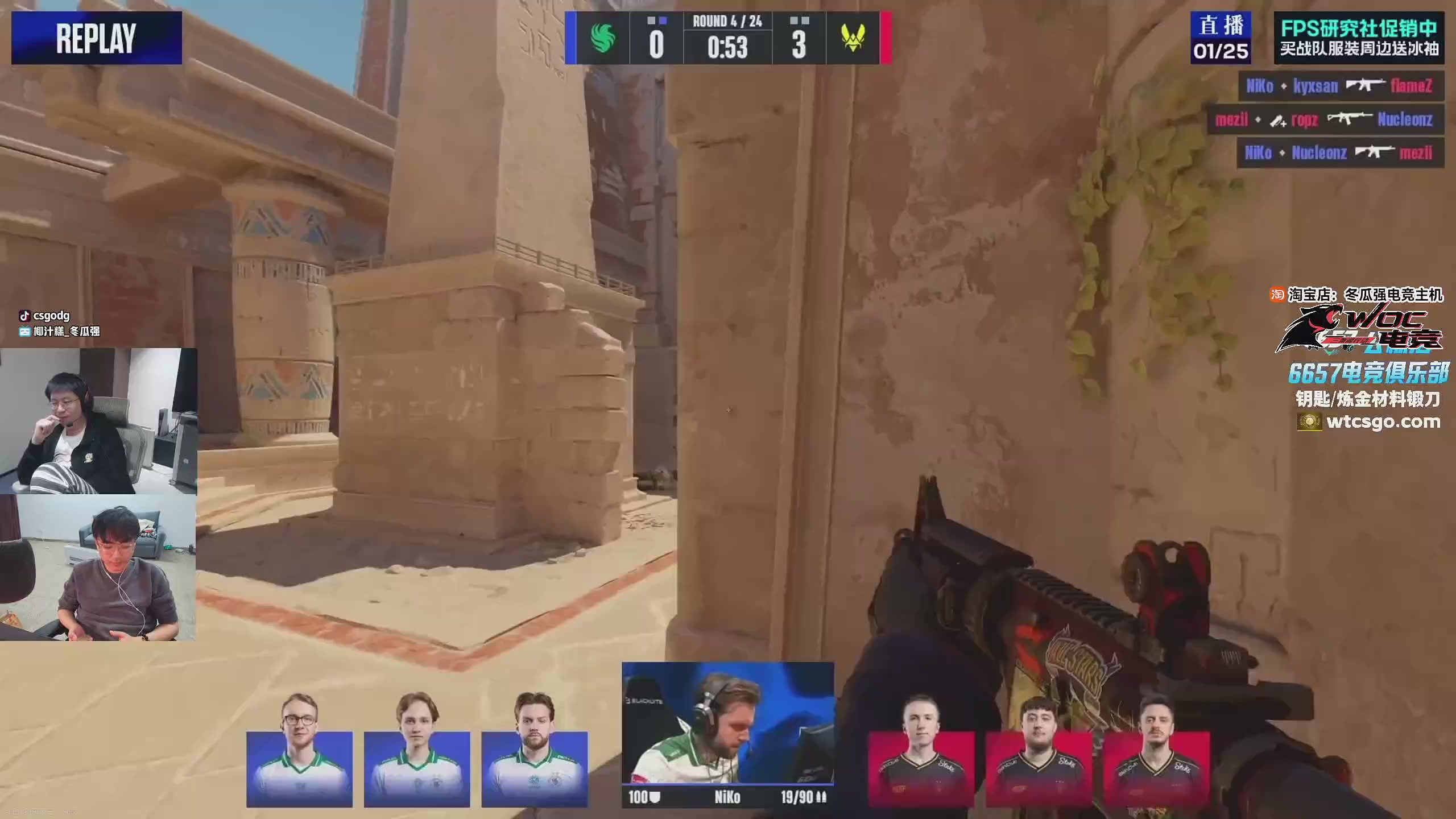Click the csgodg TikTok handle
The image size is (1456, 819).
pyautogui.click(x=51, y=316)
